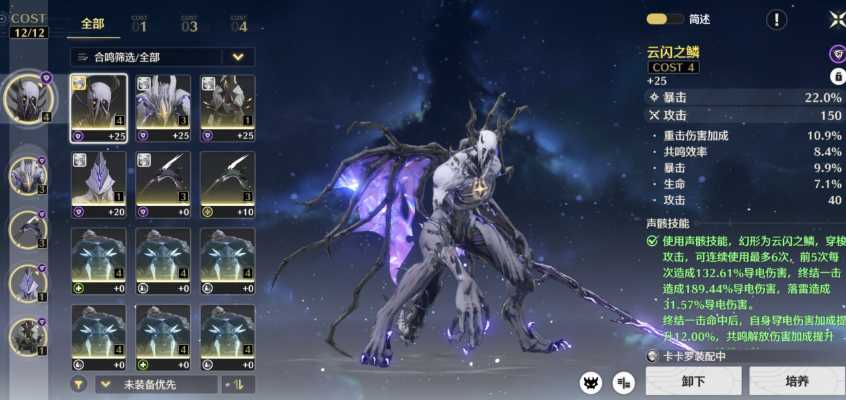Open the 未装备优先 sort dropdown
The width and height of the screenshot is (846, 400).
click(155, 384)
